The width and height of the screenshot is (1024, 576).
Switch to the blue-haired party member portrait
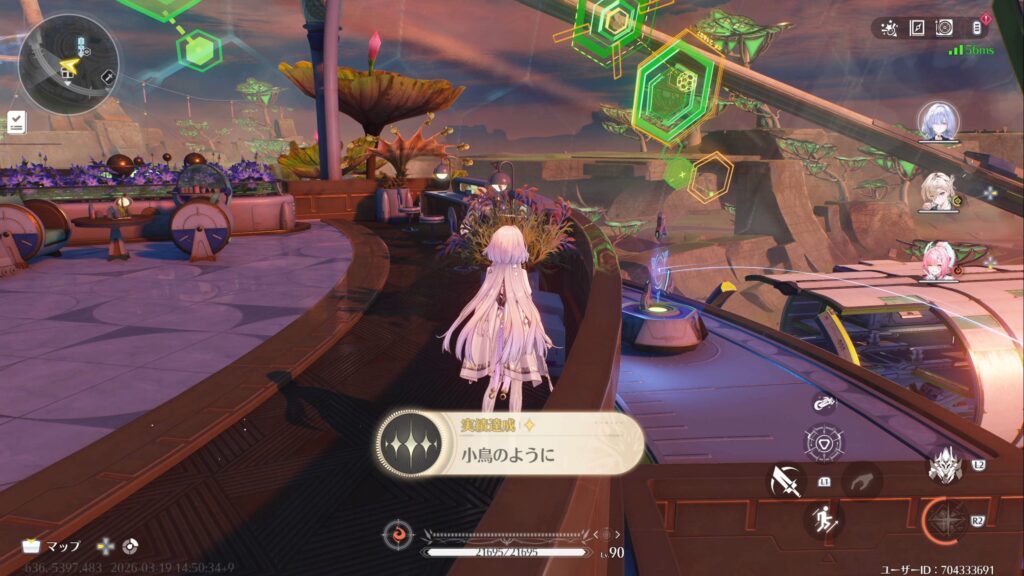coord(938,121)
